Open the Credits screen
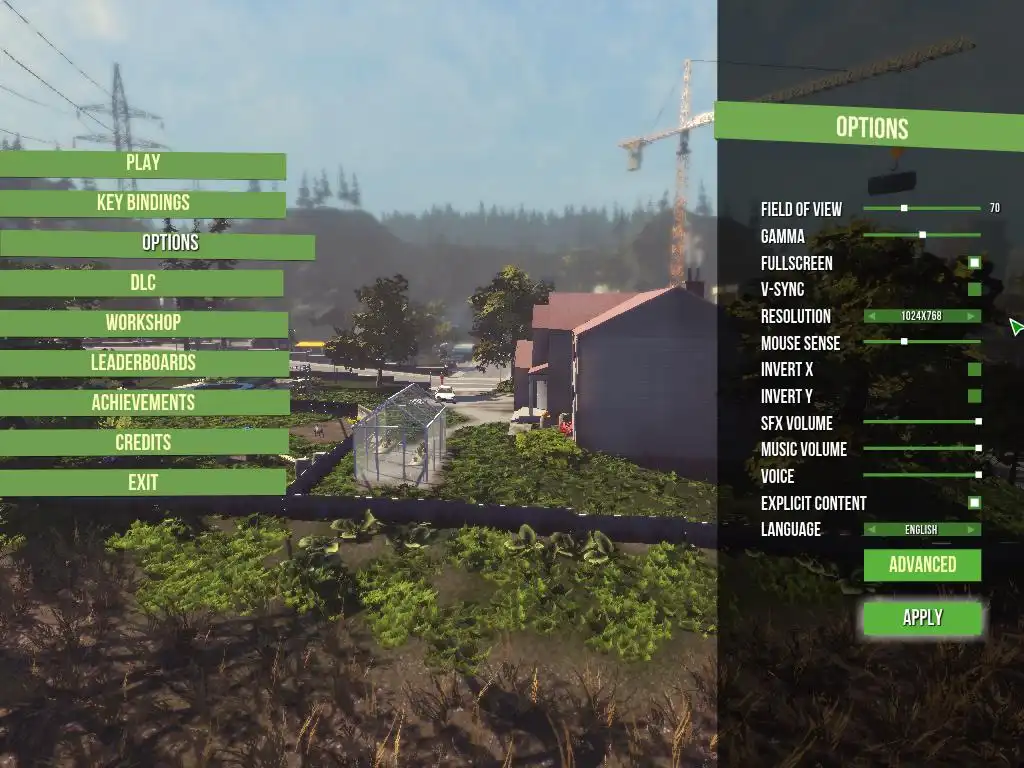 [143, 442]
